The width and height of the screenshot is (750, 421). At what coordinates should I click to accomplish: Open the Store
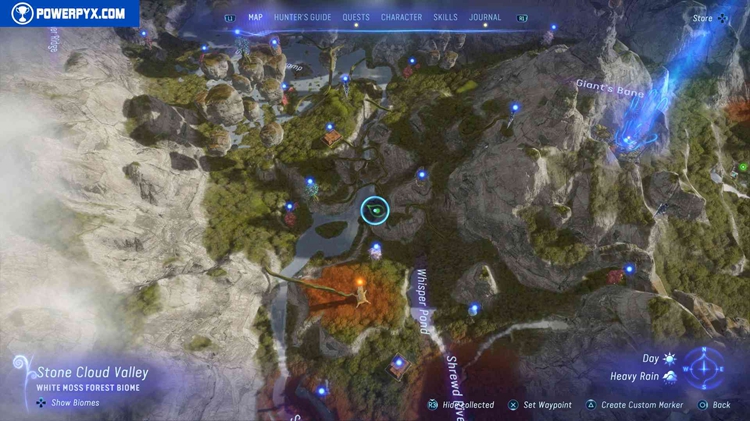click(710, 18)
